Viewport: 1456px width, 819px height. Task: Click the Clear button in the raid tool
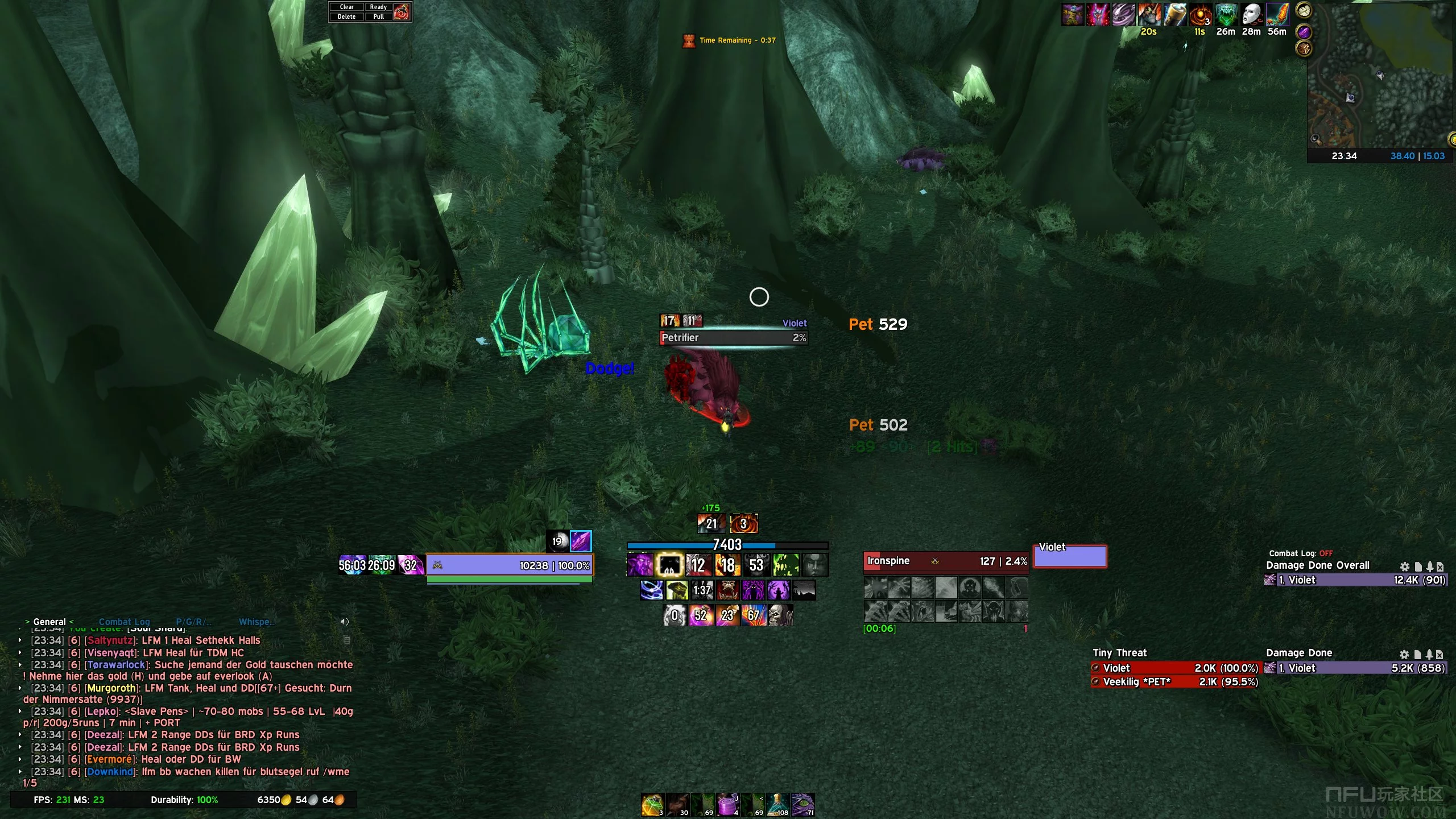tap(346, 7)
